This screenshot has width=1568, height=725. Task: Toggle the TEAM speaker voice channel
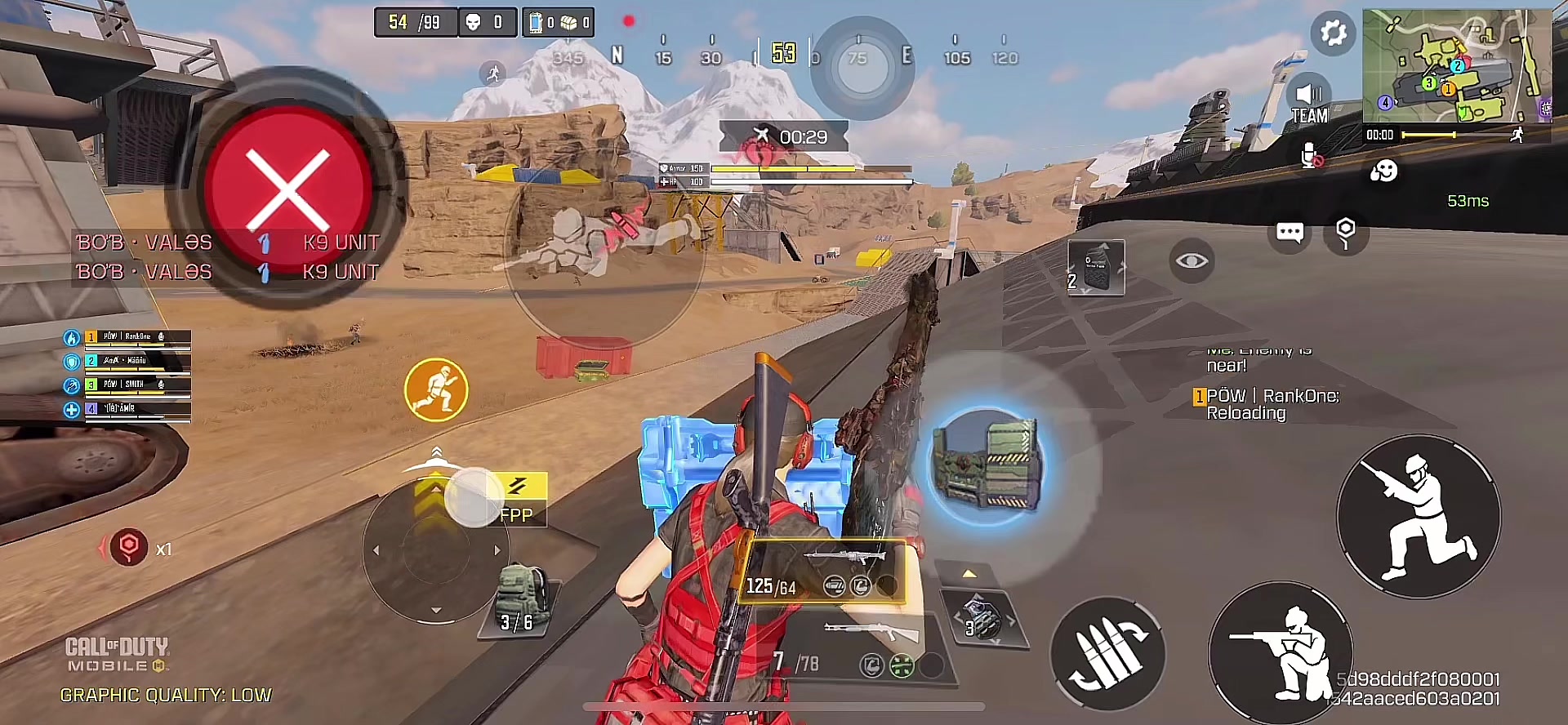[1308, 103]
